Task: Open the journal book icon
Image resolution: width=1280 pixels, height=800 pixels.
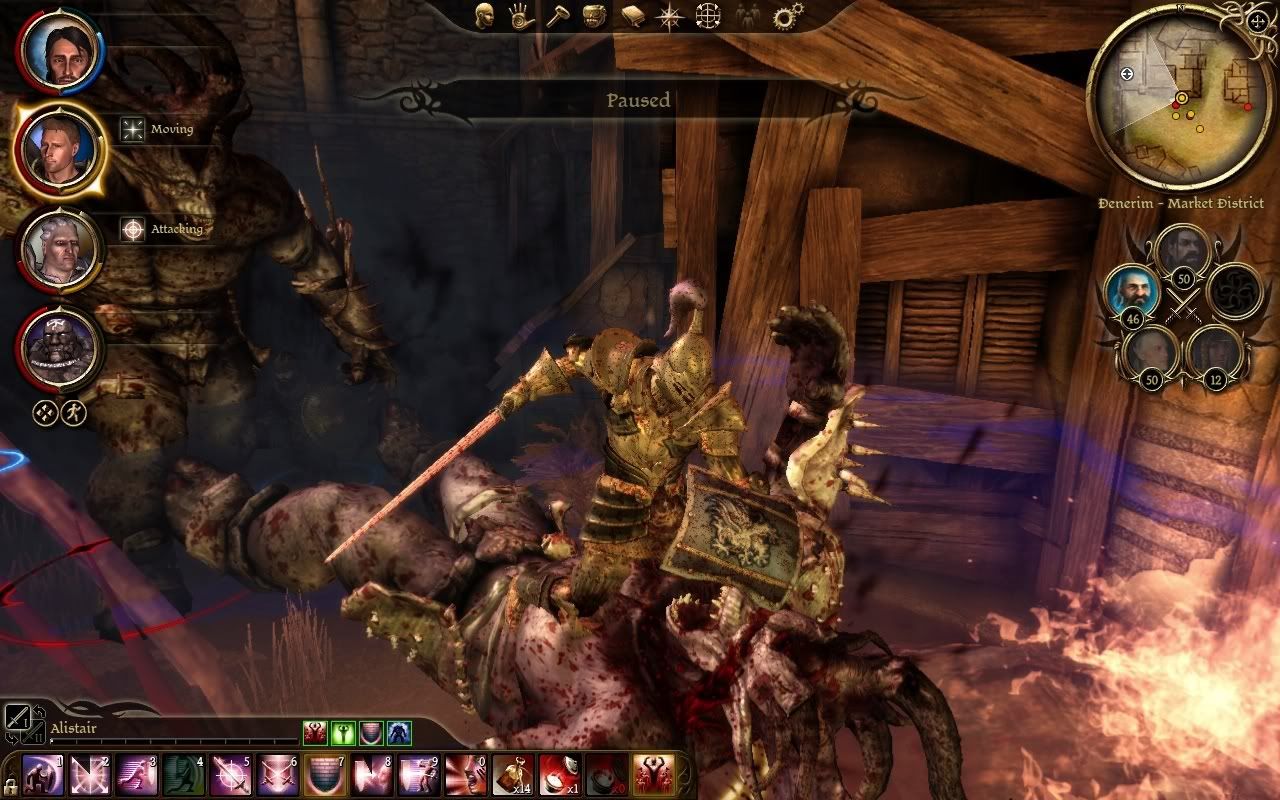Action: coord(631,16)
